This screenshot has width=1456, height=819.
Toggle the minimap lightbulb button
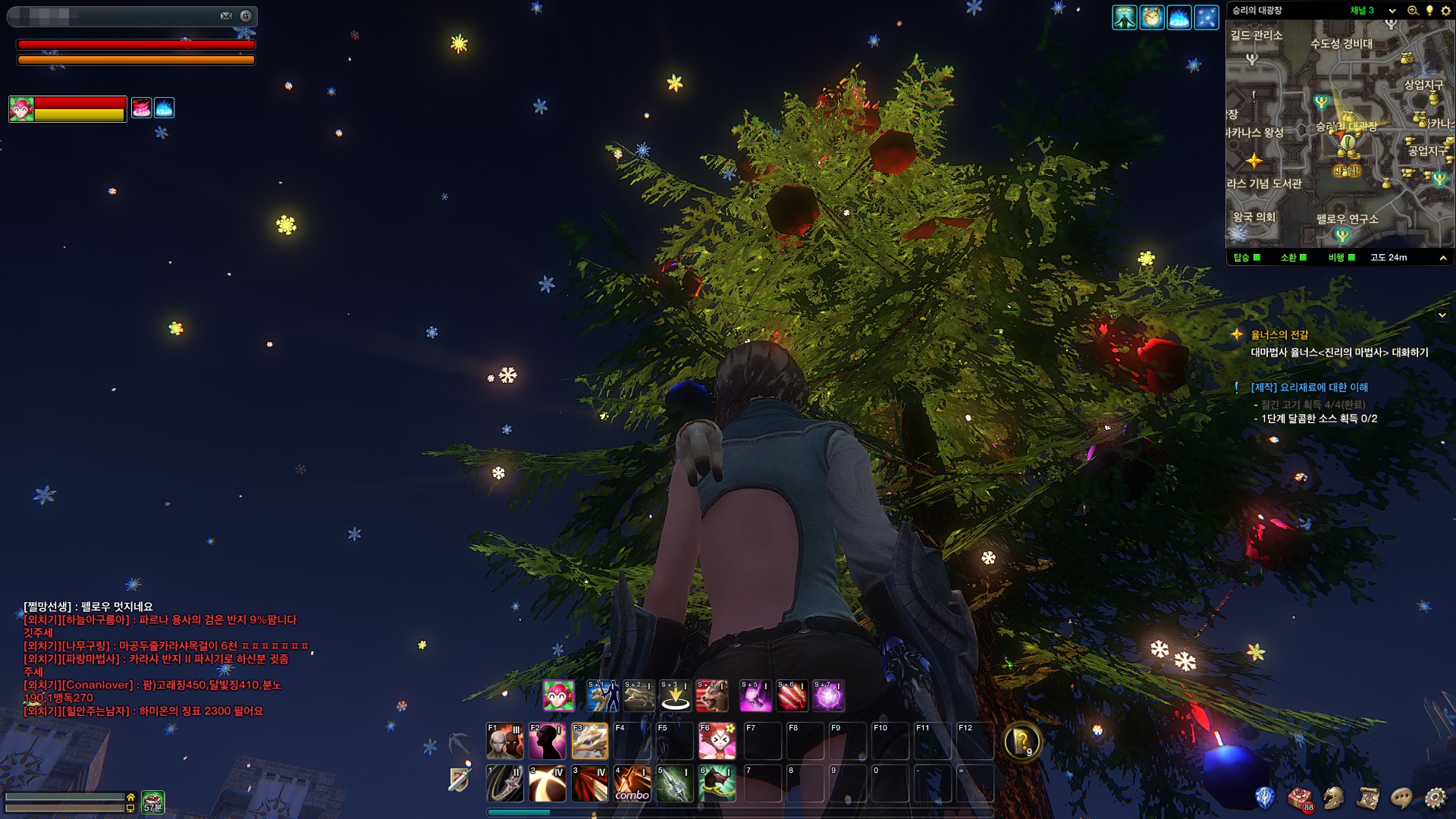(1429, 11)
